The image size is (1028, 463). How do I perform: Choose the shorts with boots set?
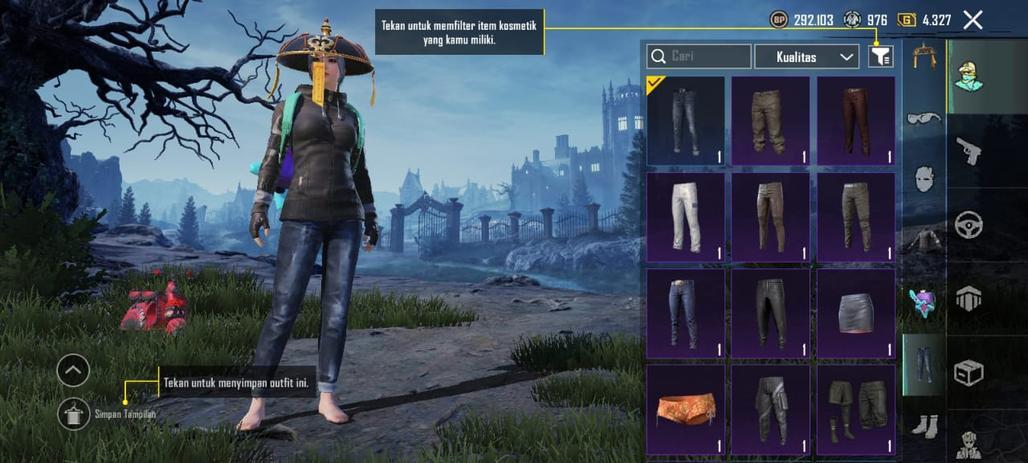coord(855,409)
